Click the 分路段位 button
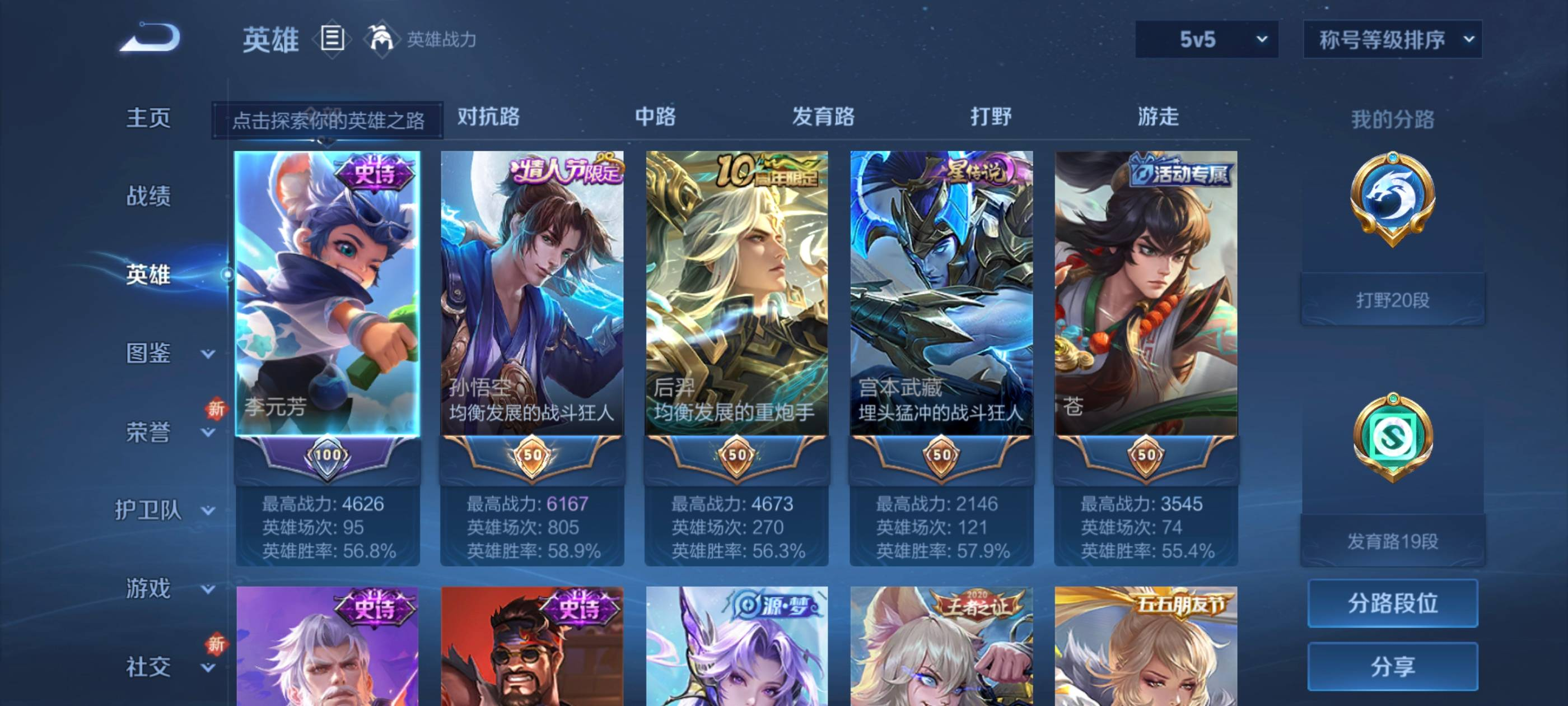The width and height of the screenshot is (1568, 706). [x=1392, y=603]
